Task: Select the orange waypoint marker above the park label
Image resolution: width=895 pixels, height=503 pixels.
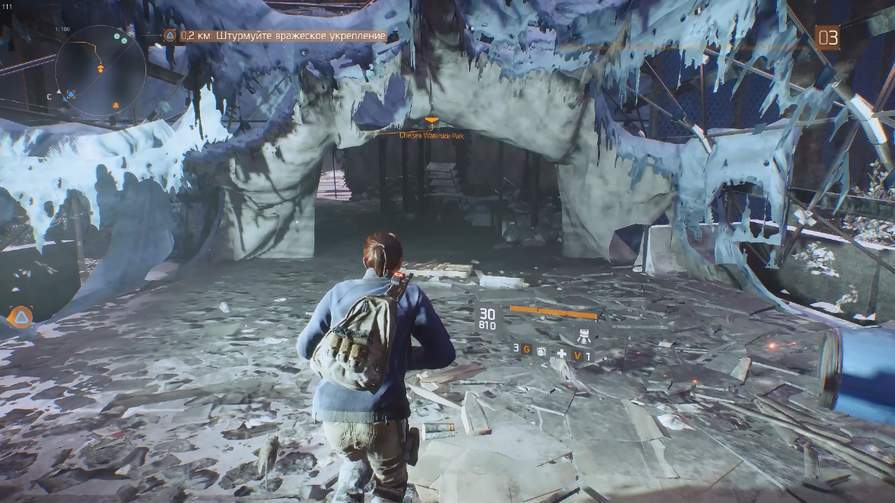Action: click(x=431, y=120)
